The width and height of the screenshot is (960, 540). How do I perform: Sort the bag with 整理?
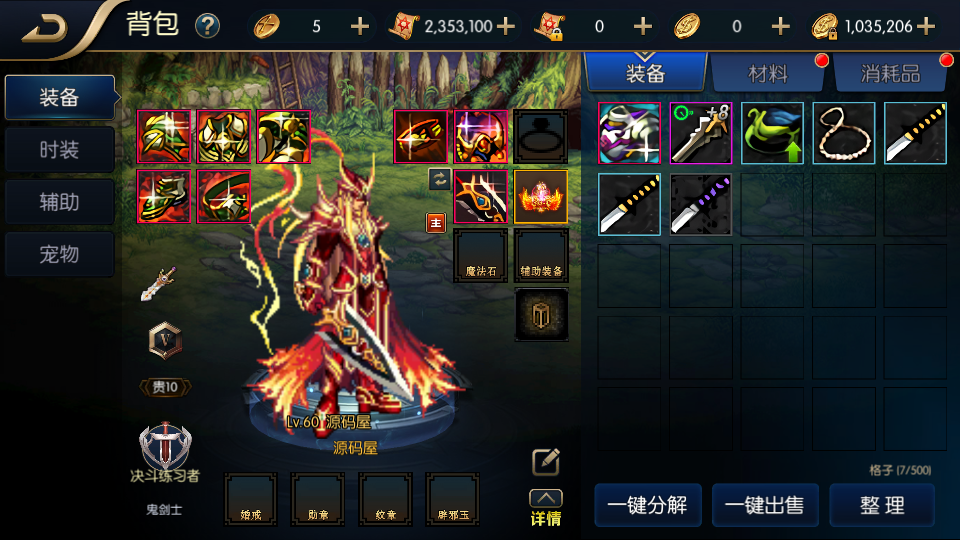click(882, 505)
